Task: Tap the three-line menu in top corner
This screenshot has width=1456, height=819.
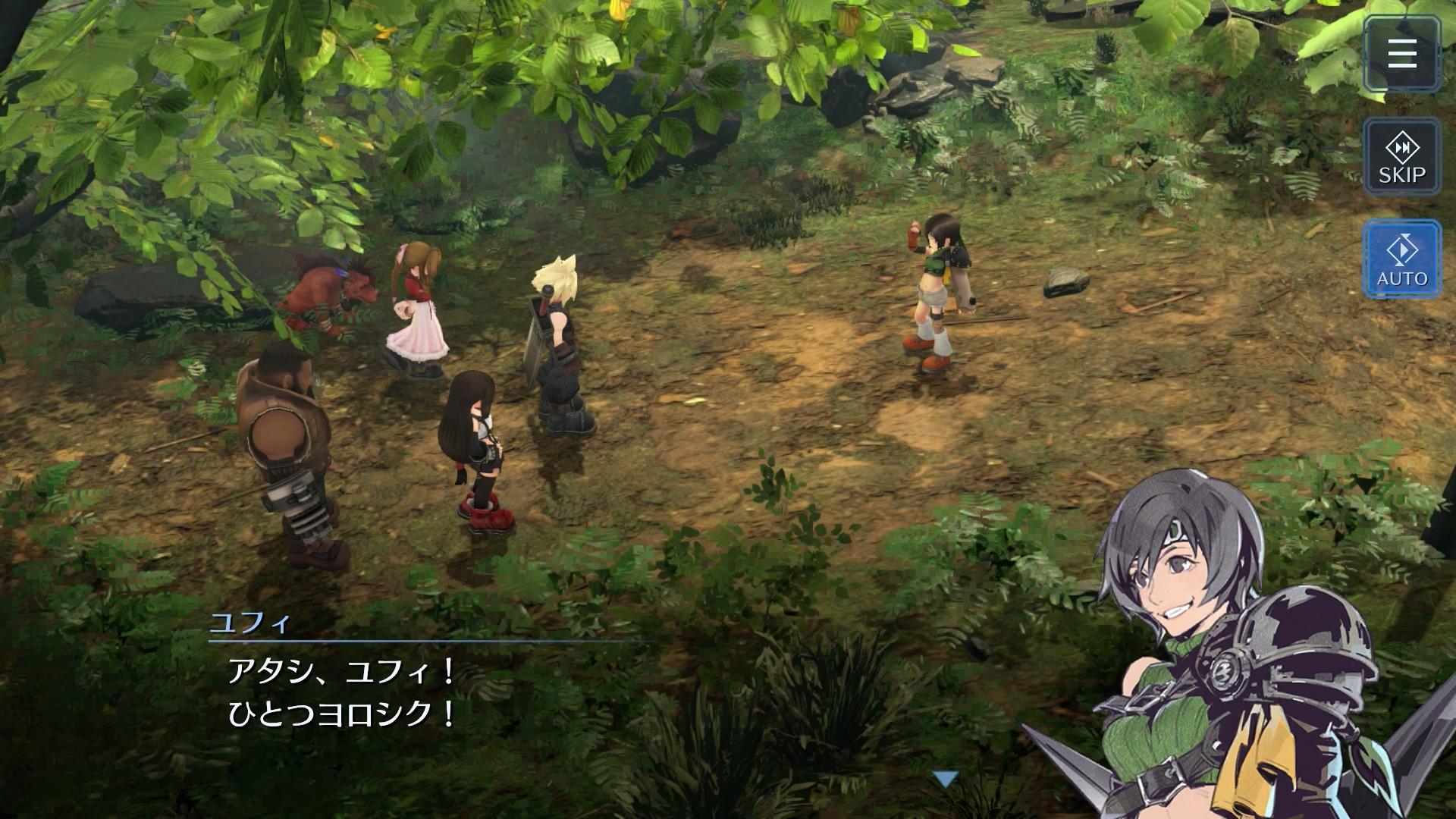Action: tap(1401, 52)
